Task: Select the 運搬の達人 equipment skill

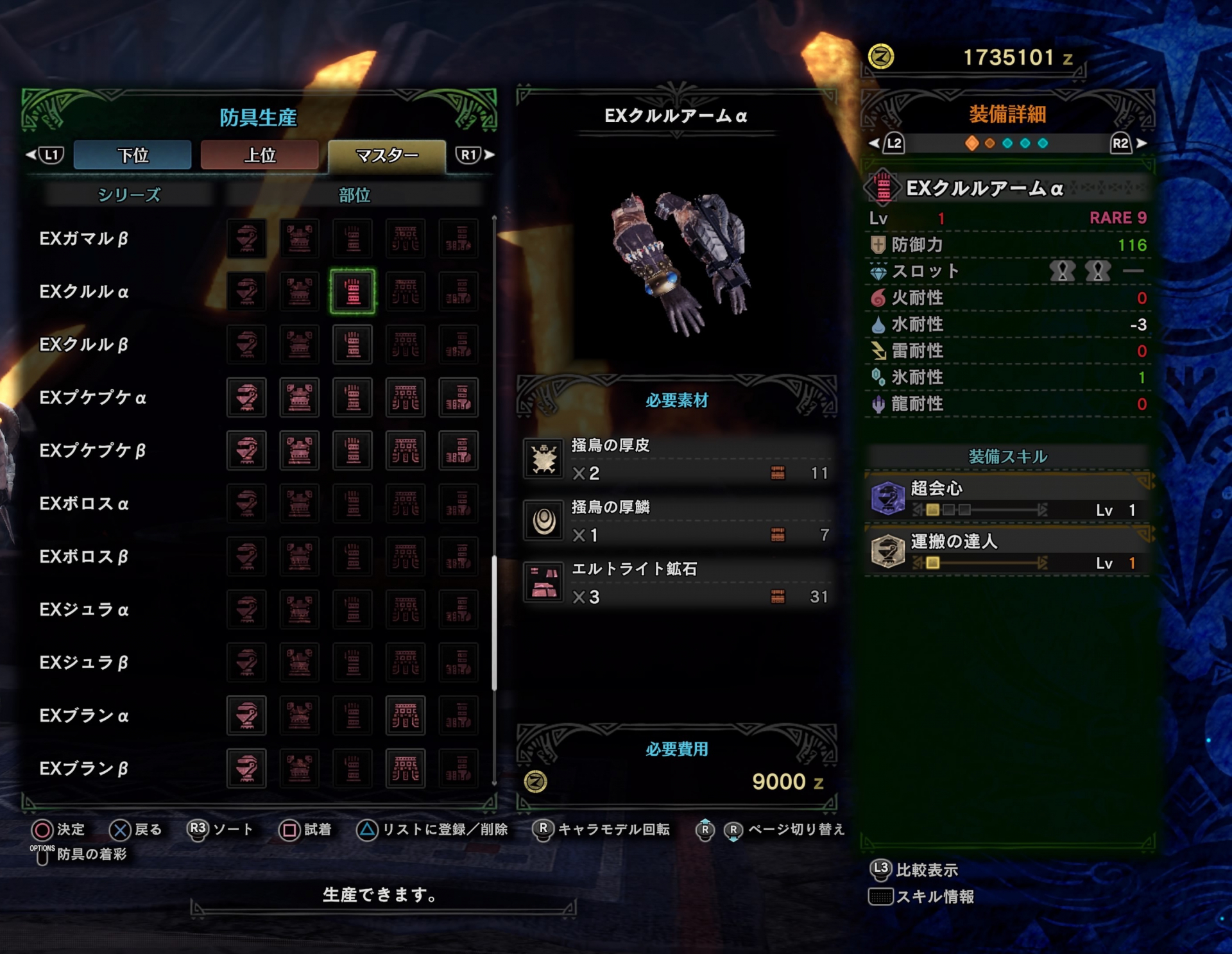Action: point(1007,552)
